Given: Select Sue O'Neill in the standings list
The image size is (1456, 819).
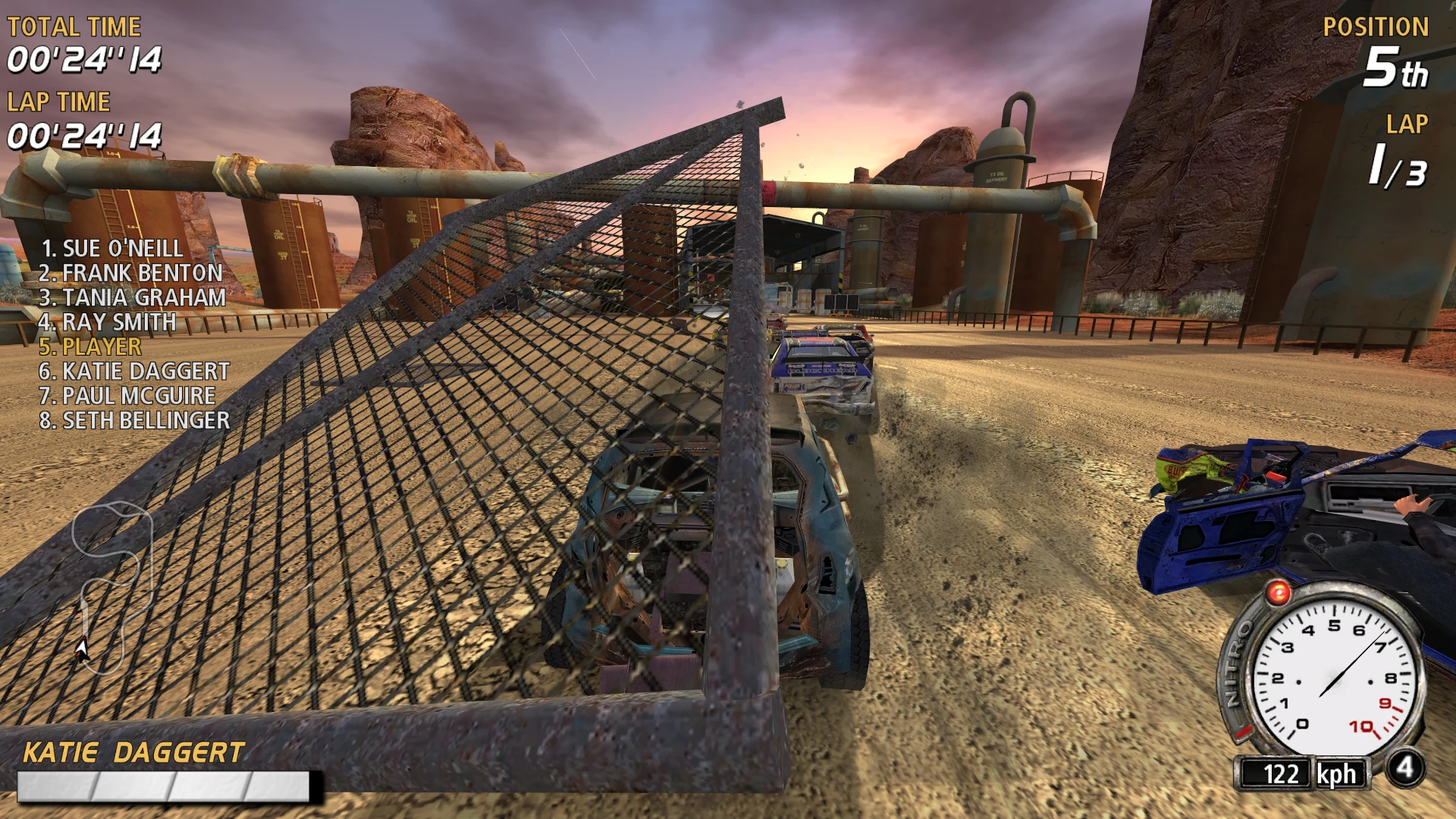Looking at the screenshot, I should 111,249.
